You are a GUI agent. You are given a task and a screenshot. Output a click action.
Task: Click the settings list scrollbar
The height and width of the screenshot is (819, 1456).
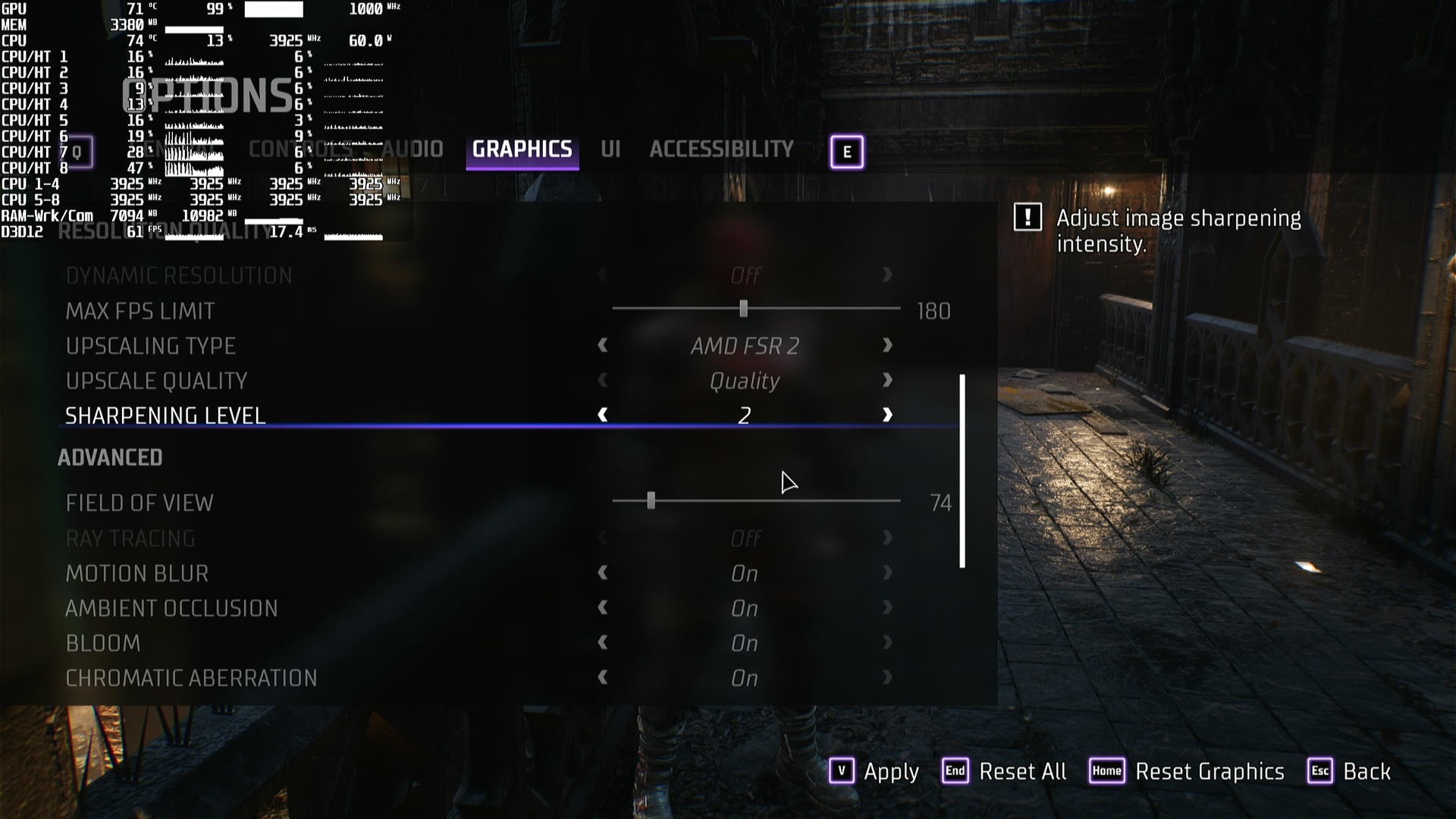point(962,470)
